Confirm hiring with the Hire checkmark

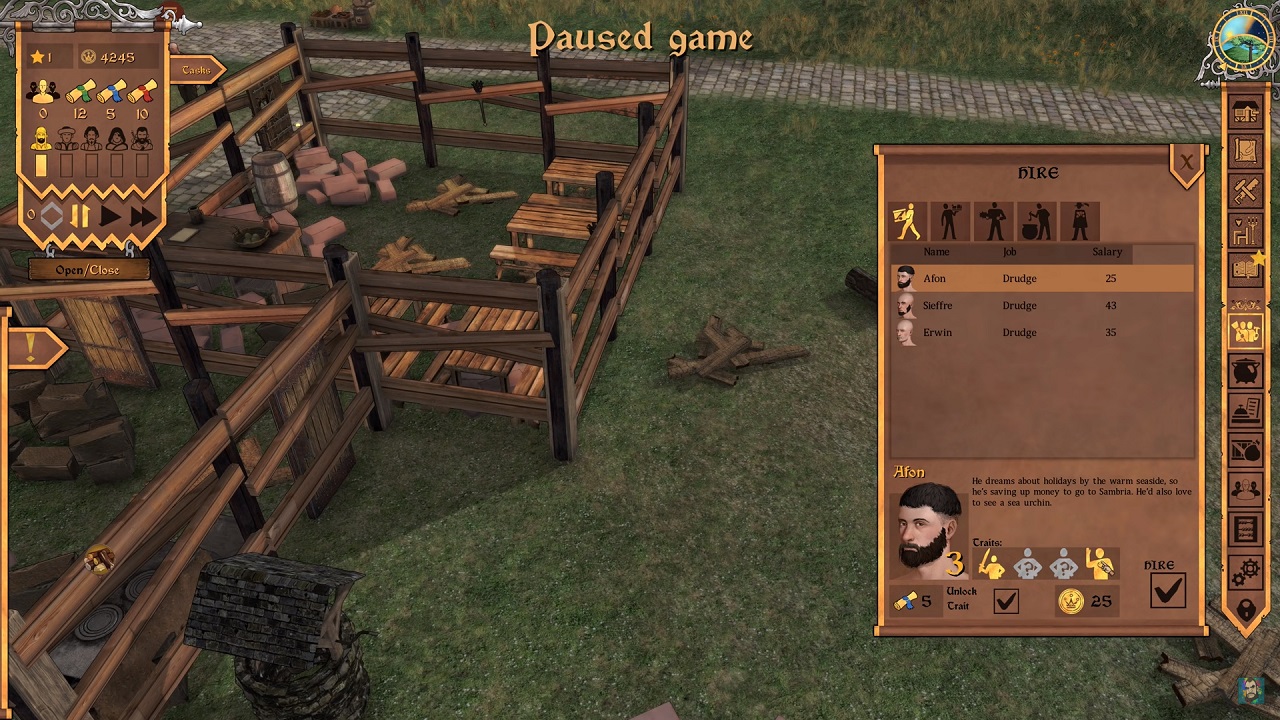(x=1167, y=591)
